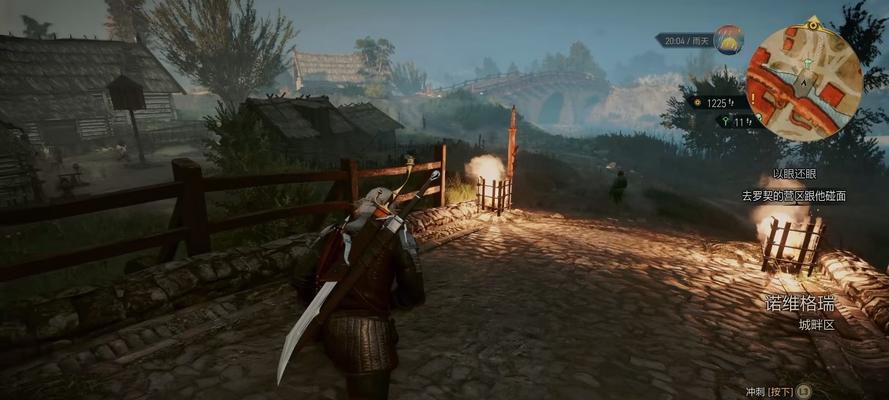
Task: Click the quest objective 去罗契的营区跟他碰面
Action: [792, 196]
